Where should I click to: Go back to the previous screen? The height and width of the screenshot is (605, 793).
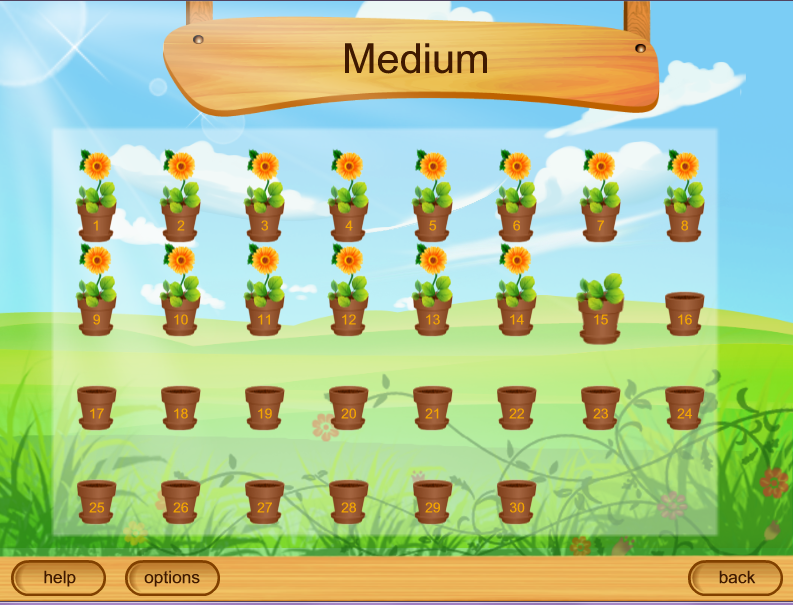click(736, 577)
